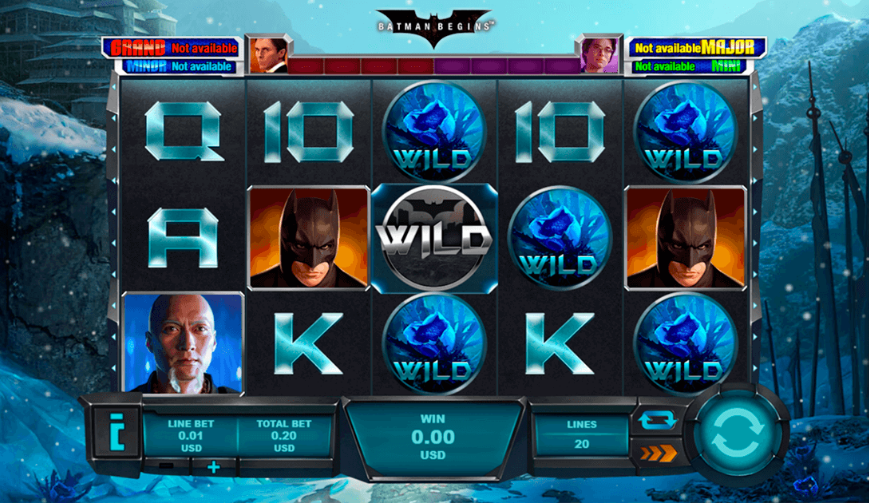Decrease the line bet with the minus button
The image size is (869, 503).
point(166,466)
